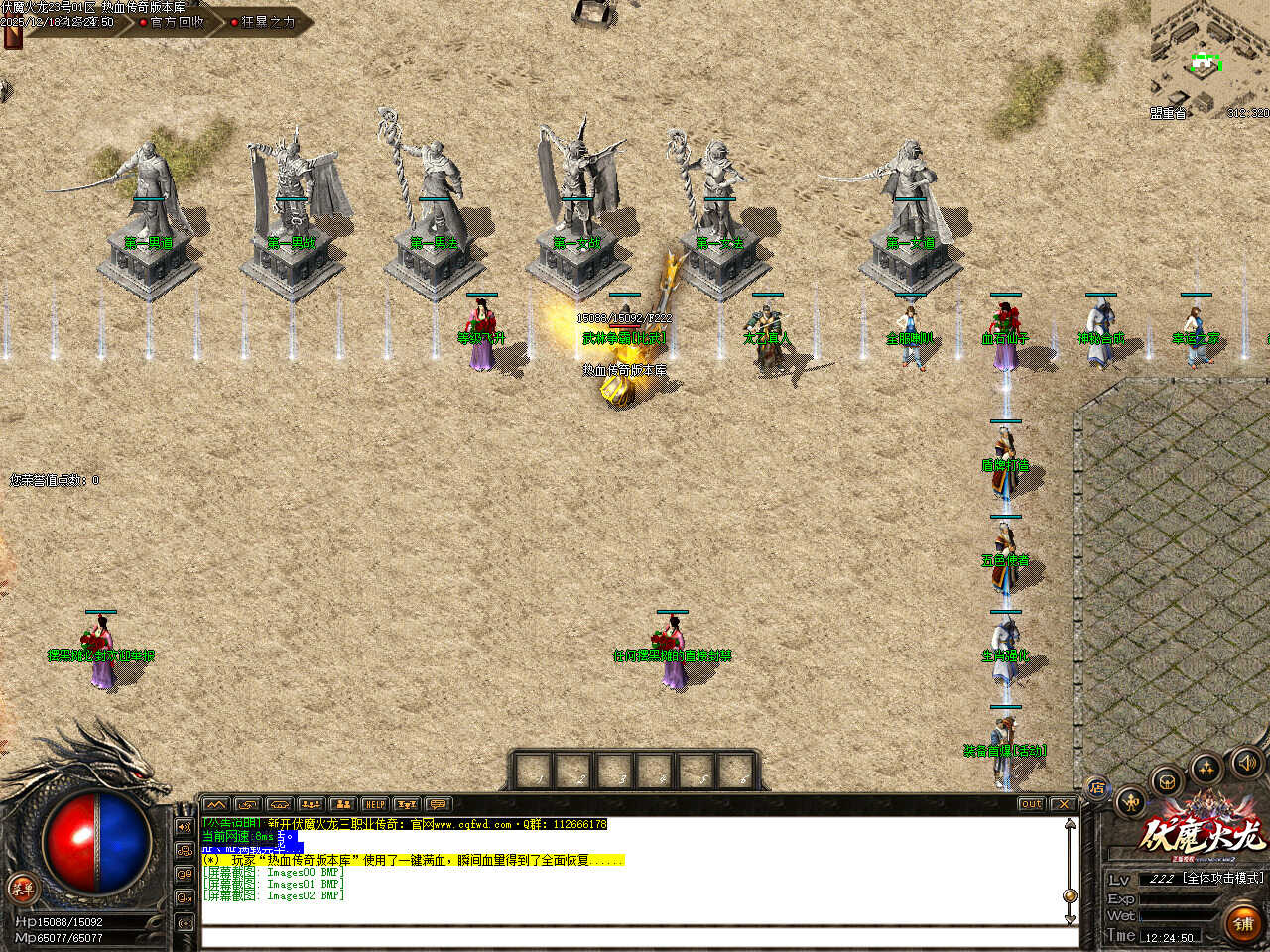Open the bag cube icon

tap(1168, 781)
